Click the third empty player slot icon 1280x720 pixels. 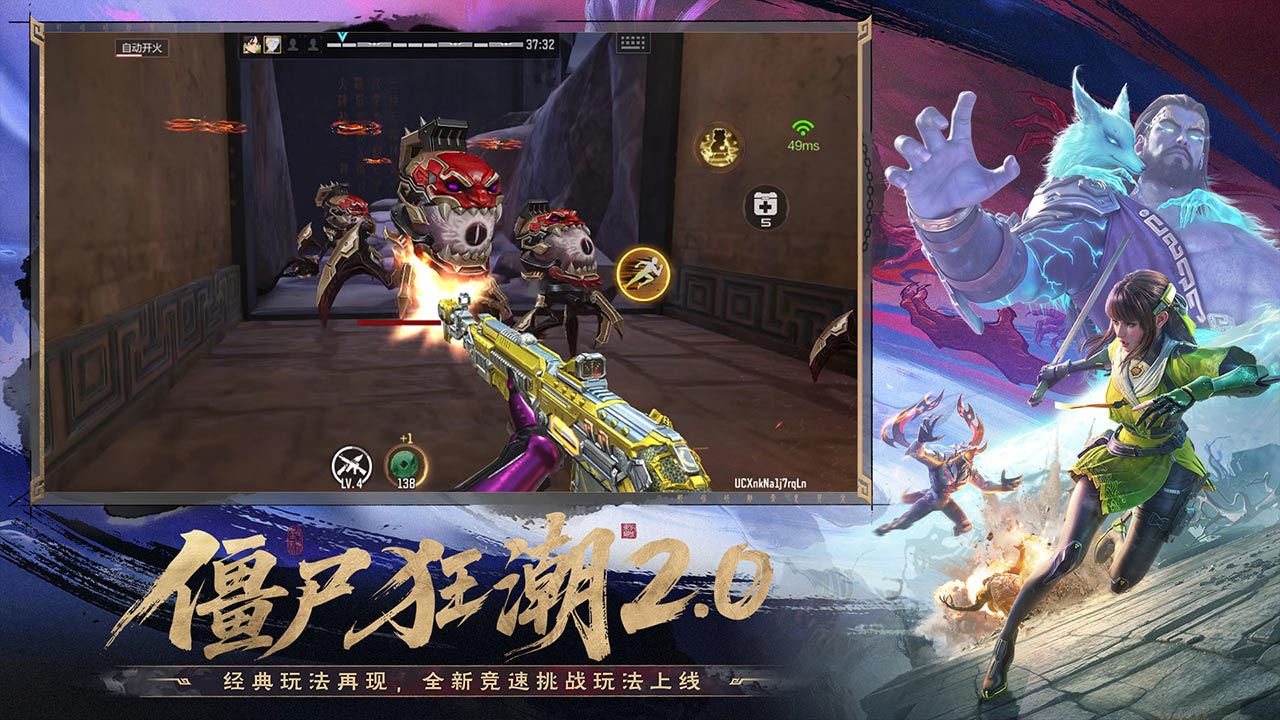(x=293, y=44)
